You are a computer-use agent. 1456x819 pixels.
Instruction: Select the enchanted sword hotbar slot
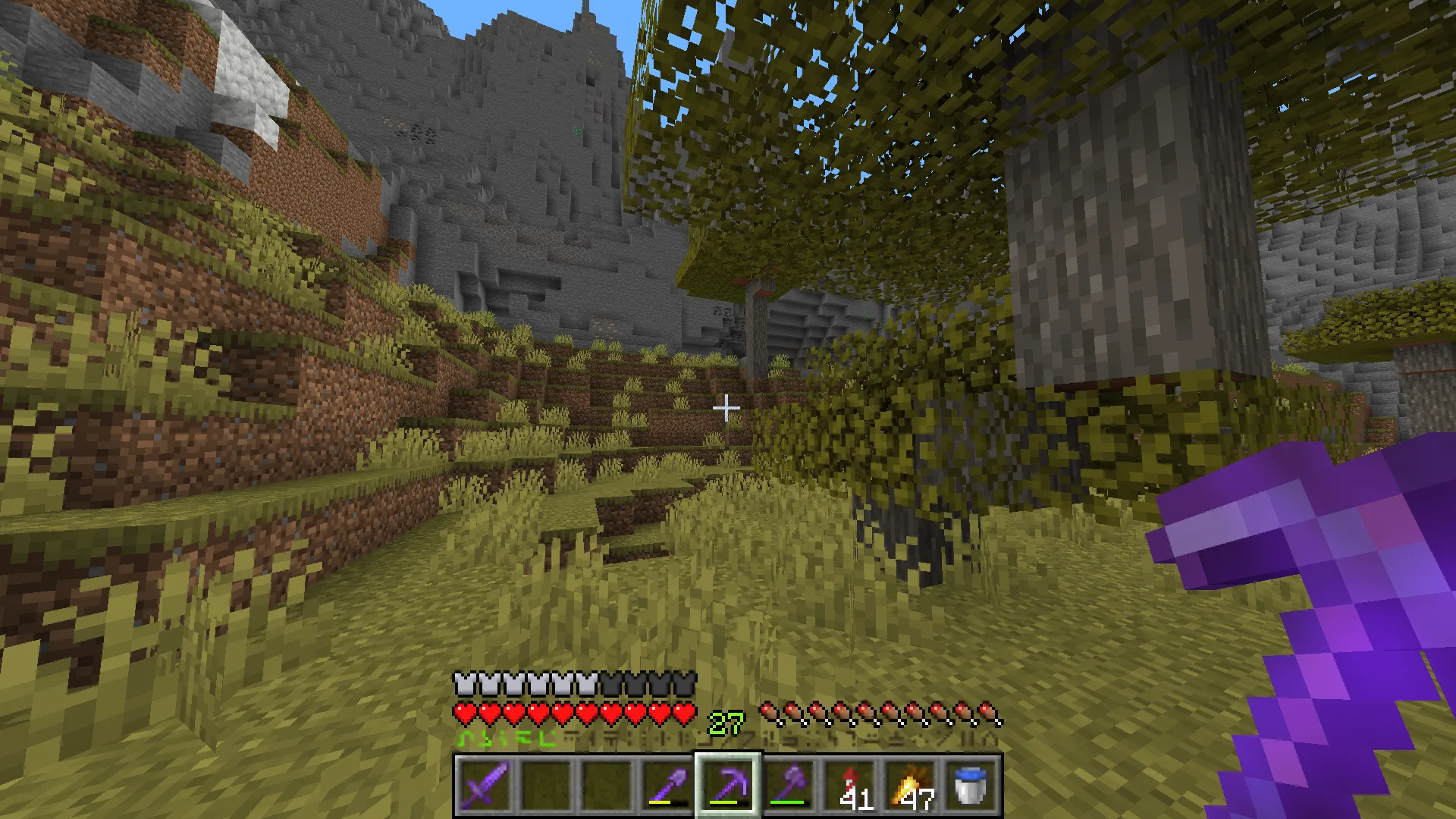(485, 785)
